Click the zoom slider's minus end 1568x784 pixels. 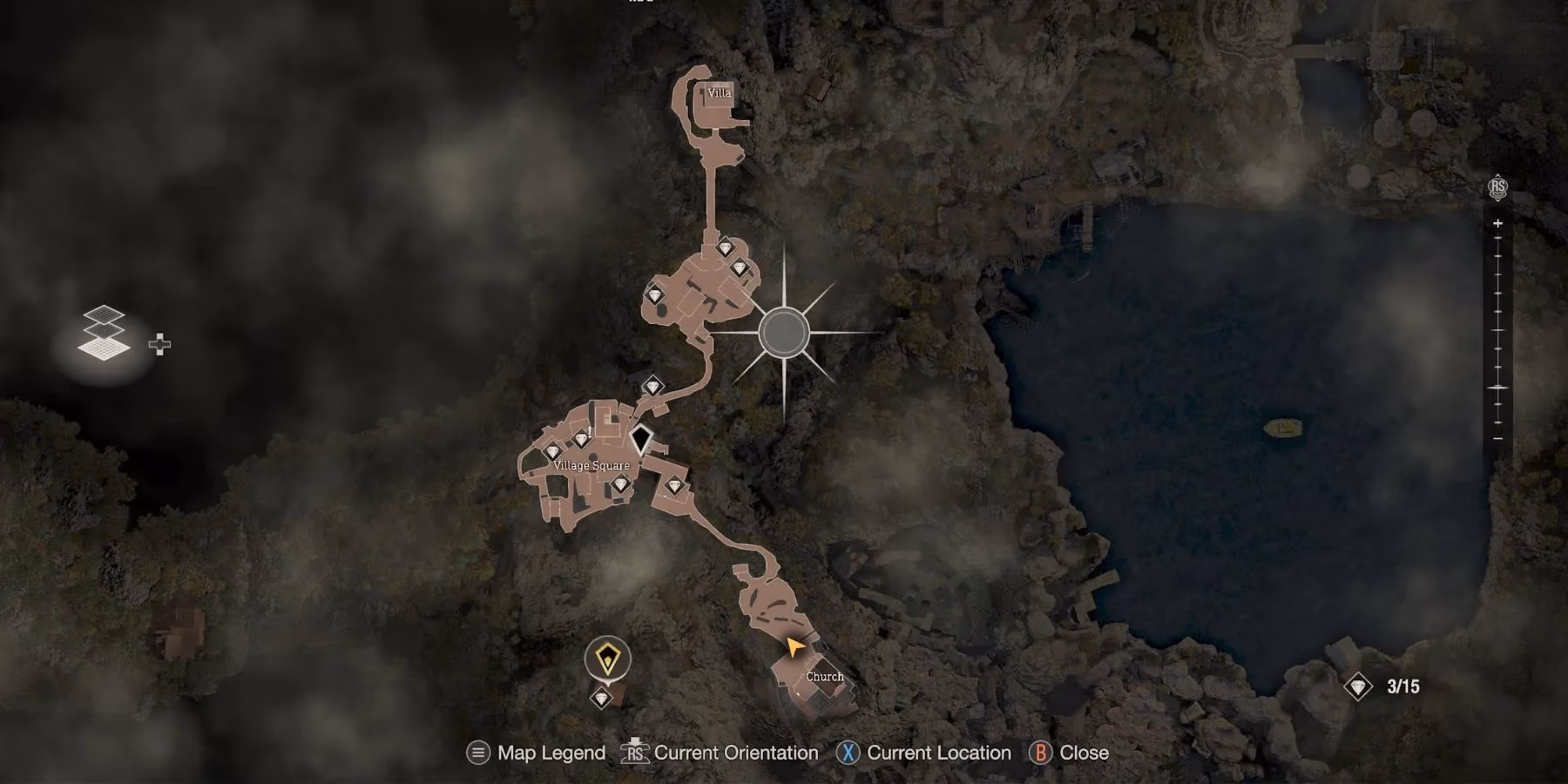(1497, 438)
